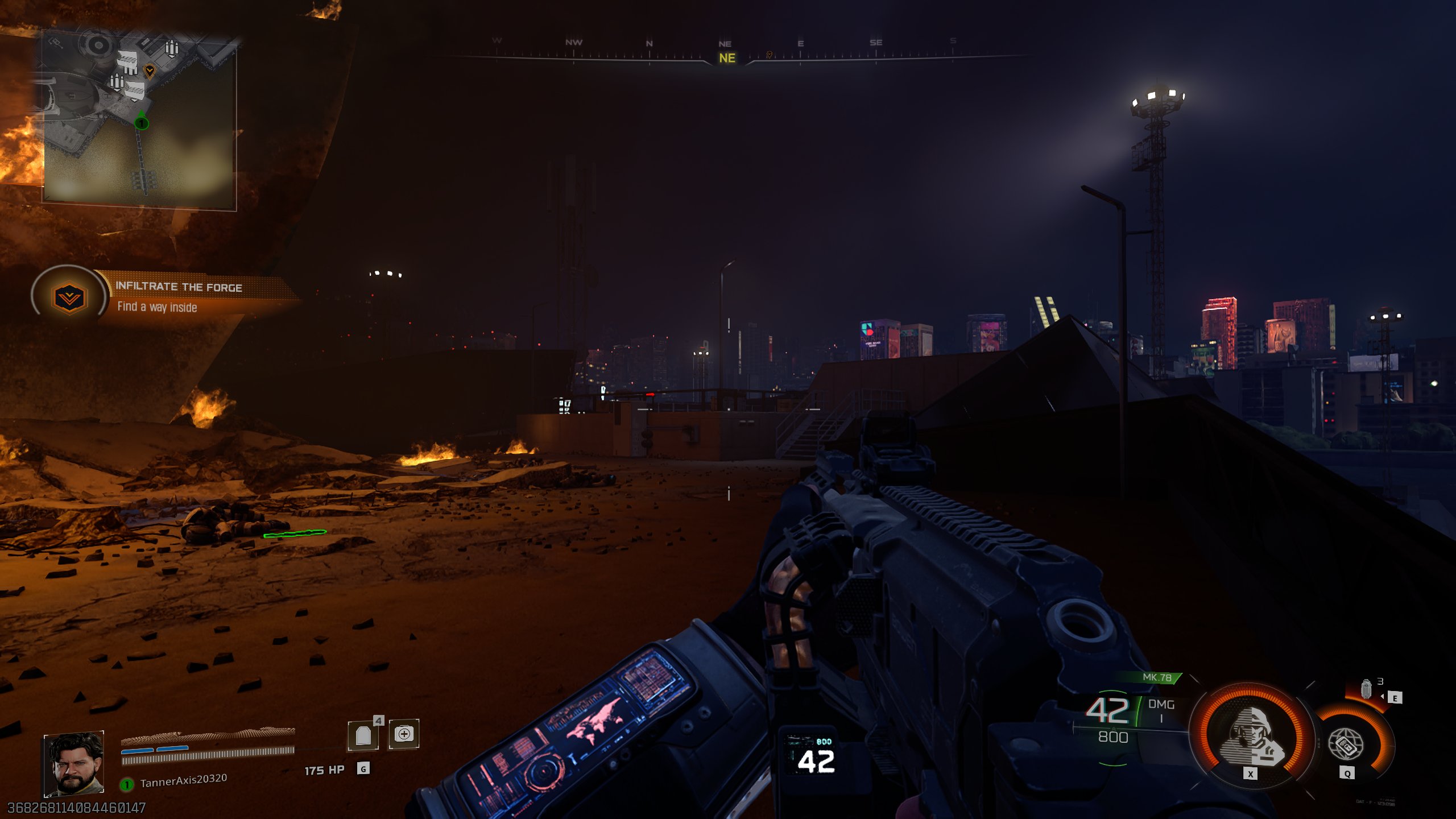Click the orange objective marker on minimap
The image size is (1456, 819).
pos(150,71)
